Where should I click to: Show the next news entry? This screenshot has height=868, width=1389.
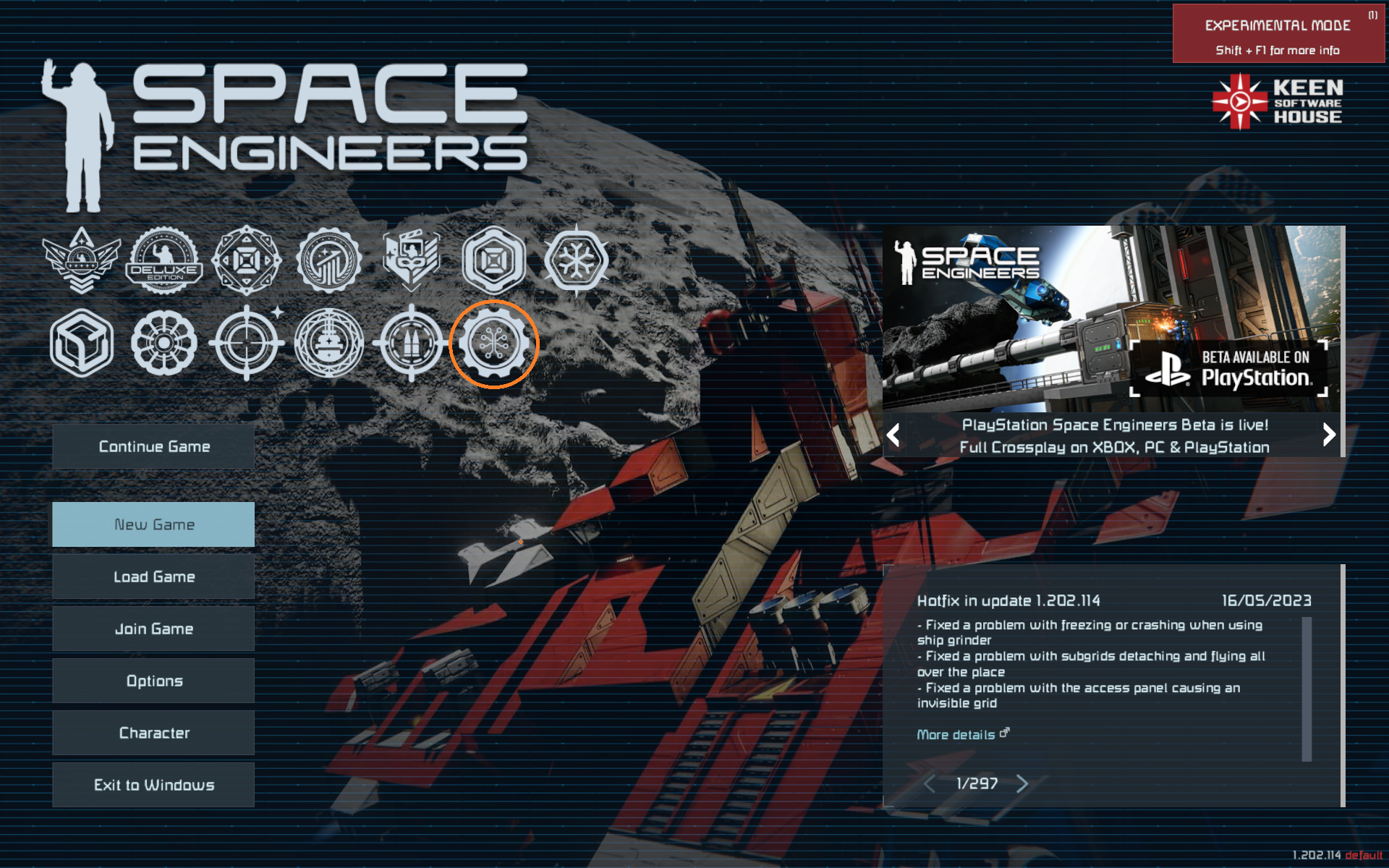[x=1022, y=784]
